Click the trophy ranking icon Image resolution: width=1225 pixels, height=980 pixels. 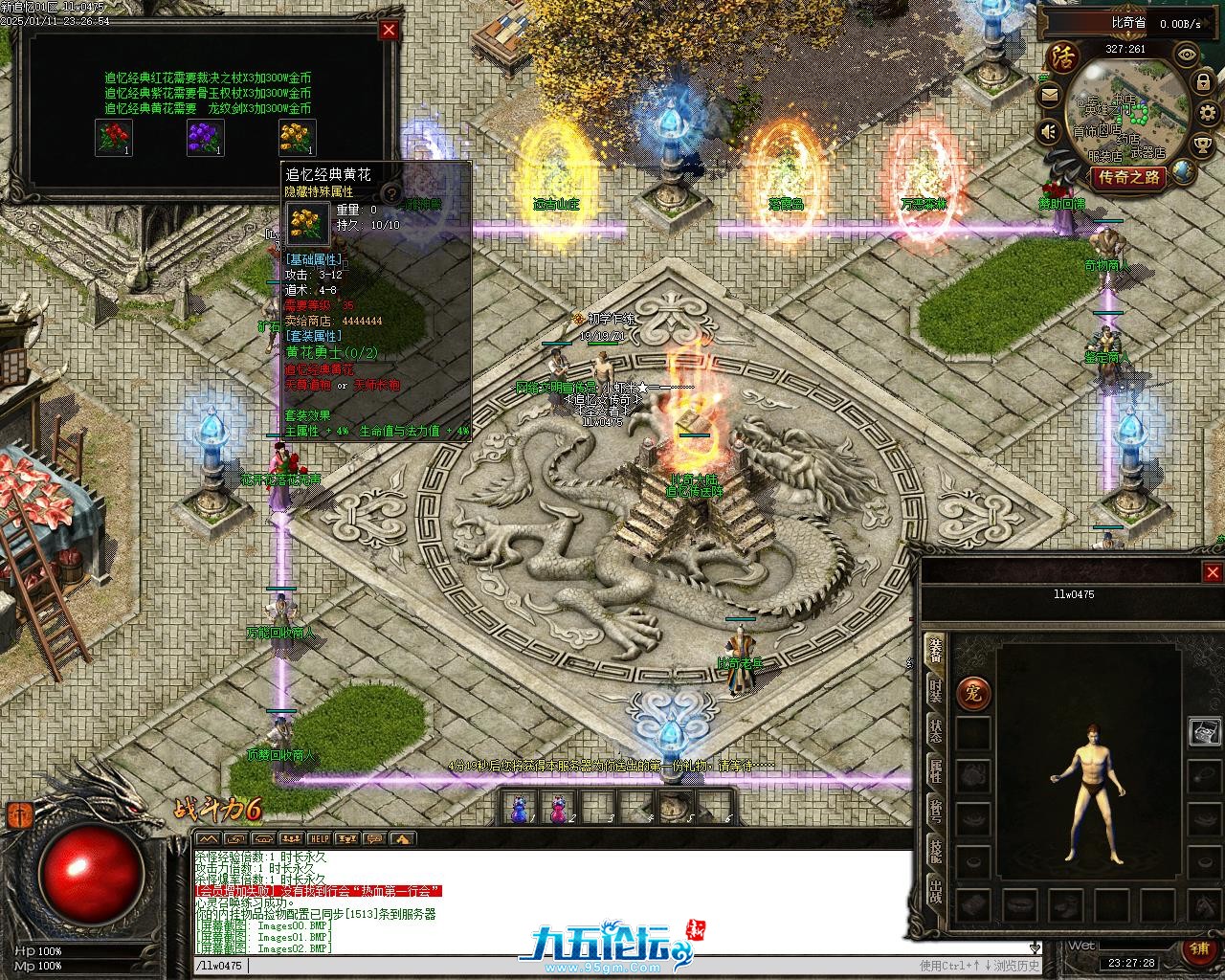[1204, 145]
